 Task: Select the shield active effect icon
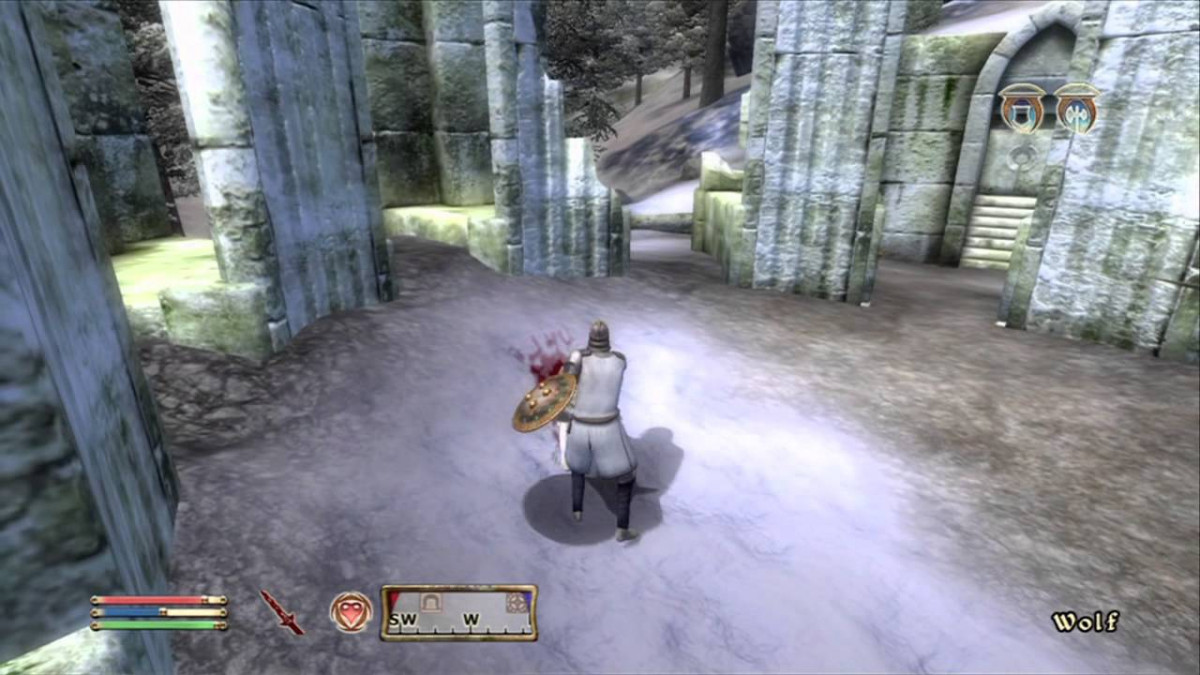point(1022,107)
